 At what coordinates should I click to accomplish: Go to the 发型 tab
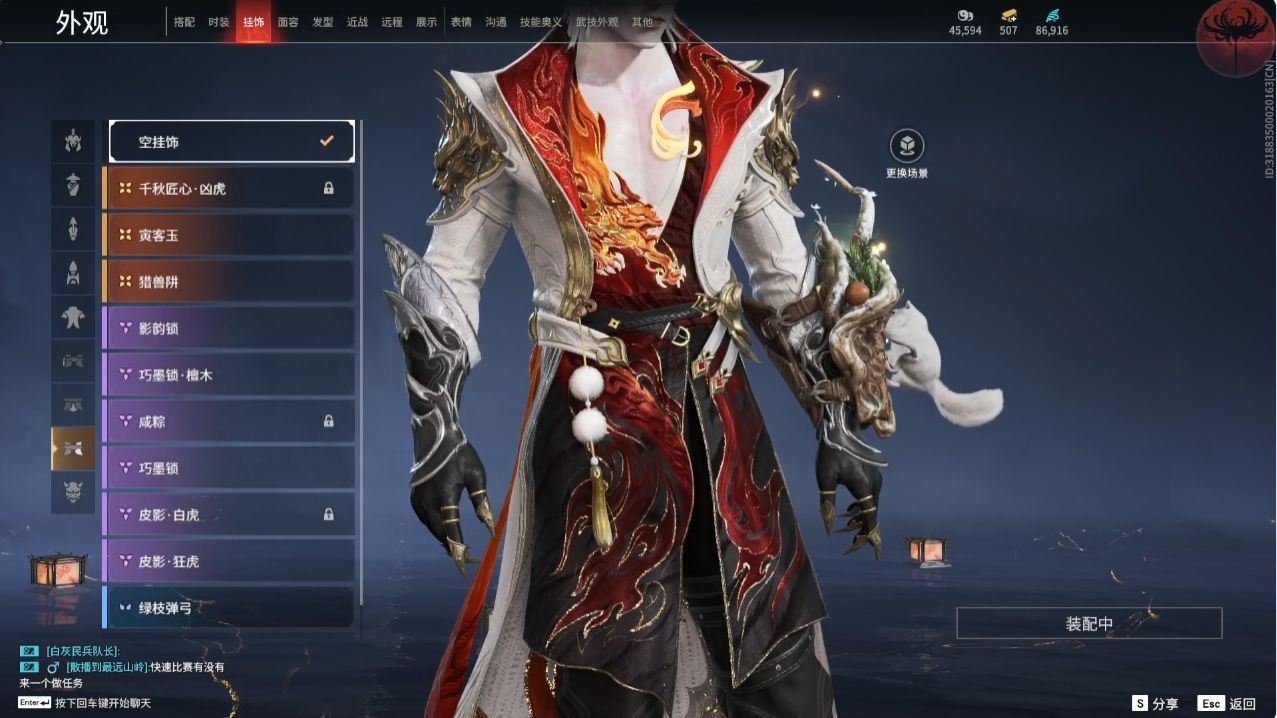(322, 22)
